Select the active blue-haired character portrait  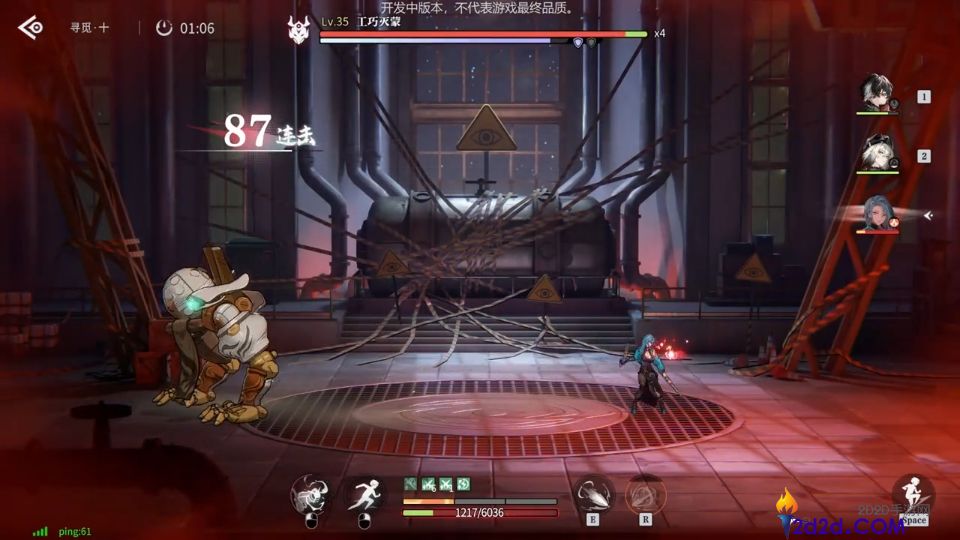[x=877, y=213]
